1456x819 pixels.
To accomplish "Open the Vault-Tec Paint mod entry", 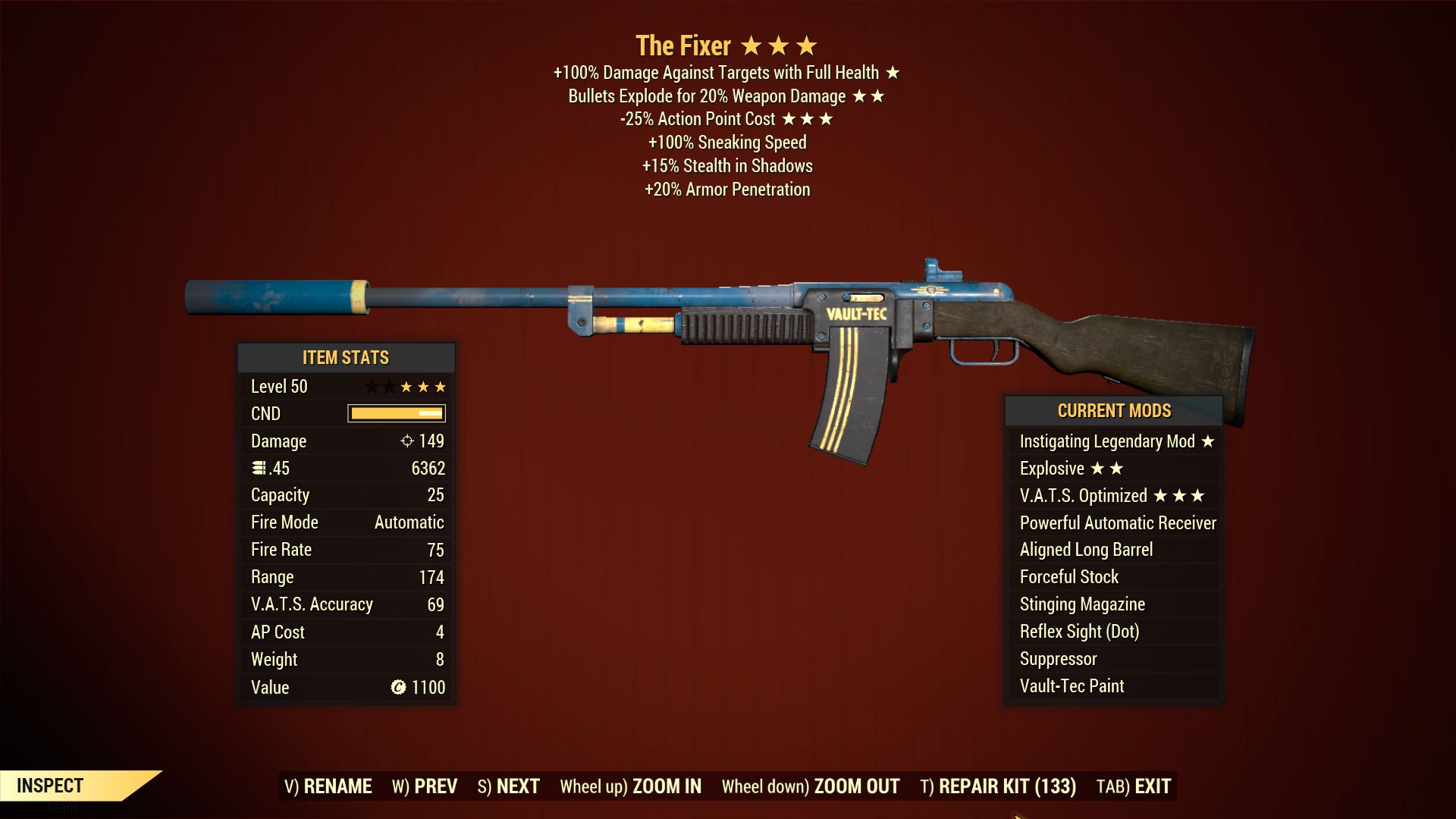I will click(1071, 686).
